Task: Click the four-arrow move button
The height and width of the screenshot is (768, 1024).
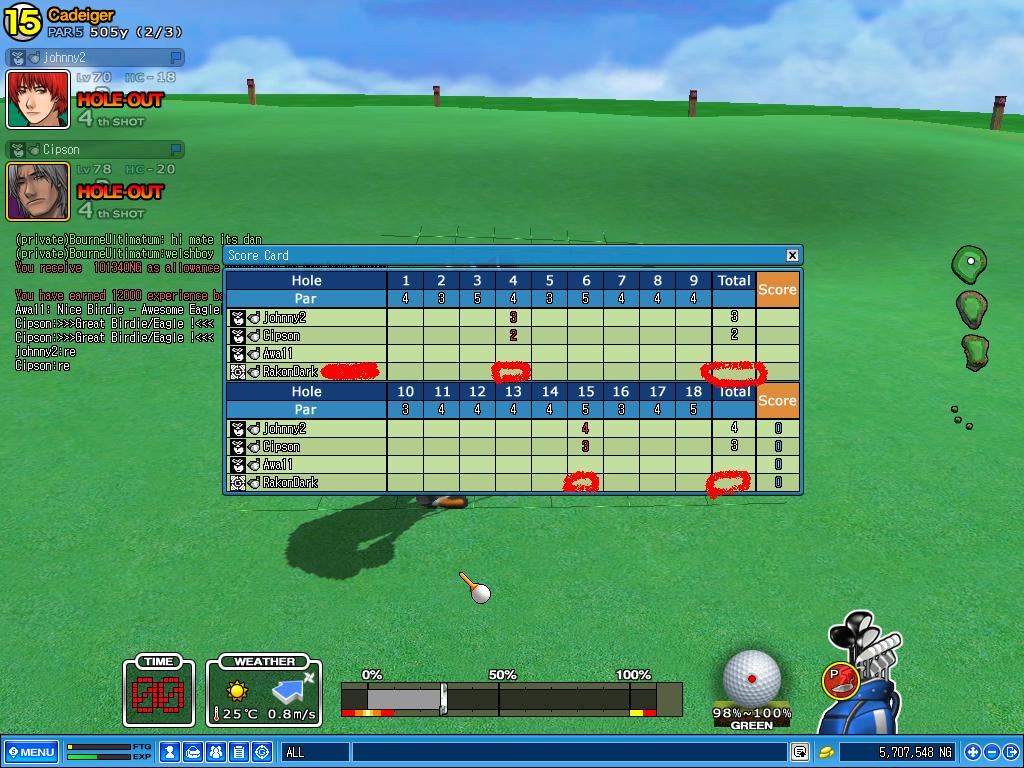Action: [x=973, y=752]
